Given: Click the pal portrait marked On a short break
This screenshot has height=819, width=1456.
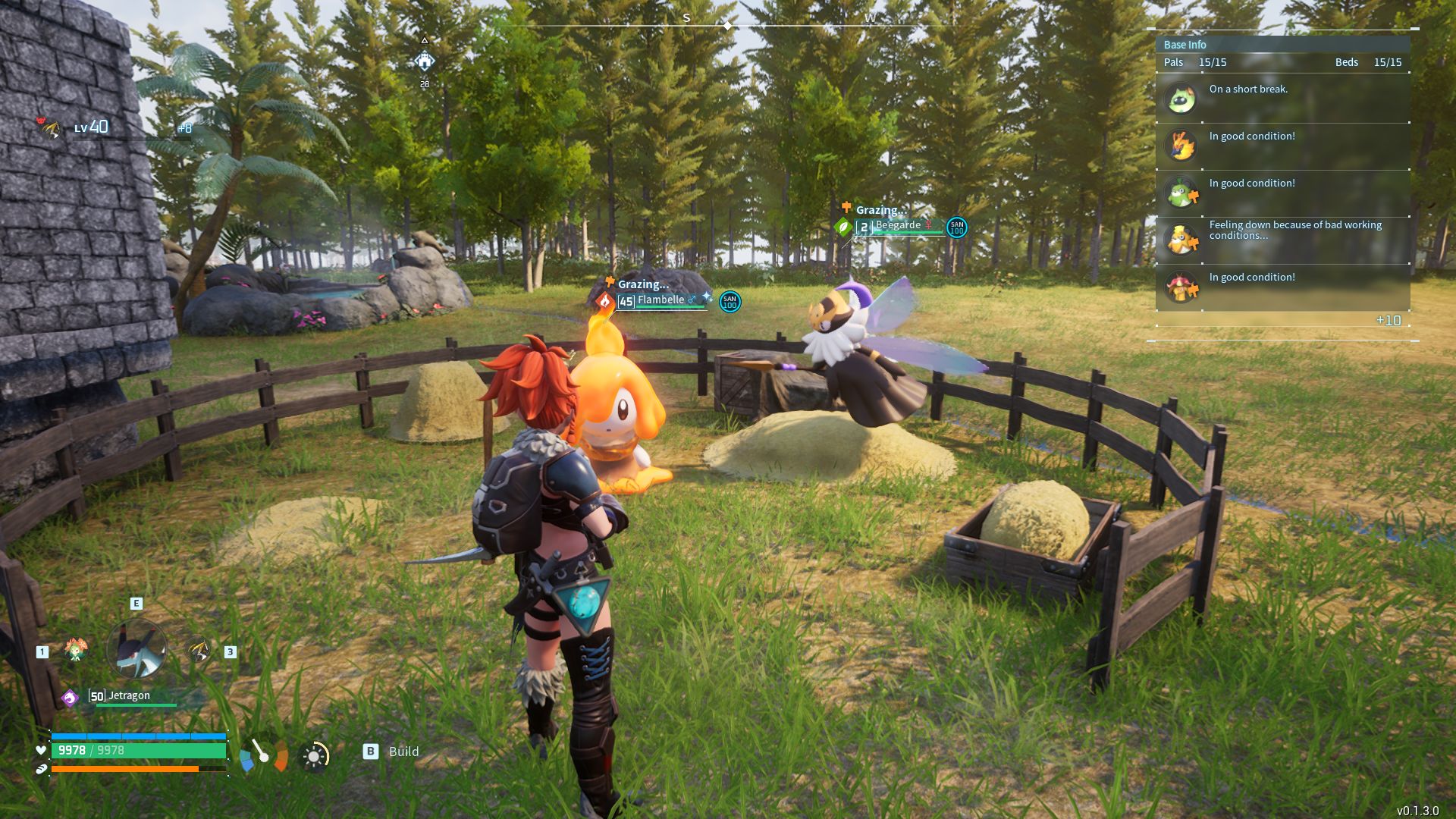Looking at the screenshot, I should pos(1181,99).
